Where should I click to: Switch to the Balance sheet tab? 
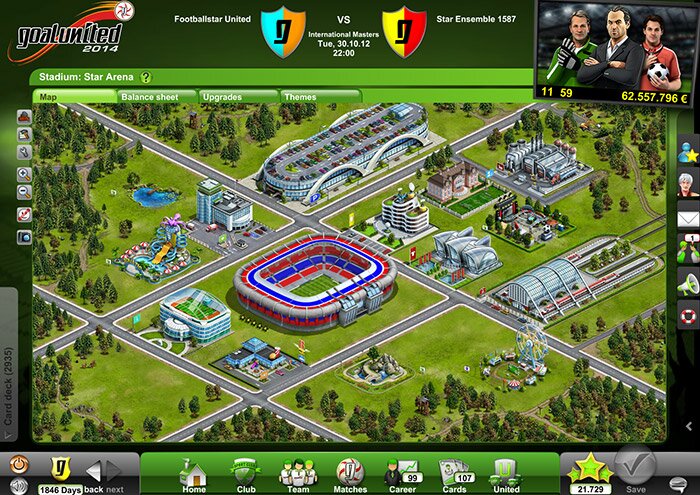[x=148, y=97]
